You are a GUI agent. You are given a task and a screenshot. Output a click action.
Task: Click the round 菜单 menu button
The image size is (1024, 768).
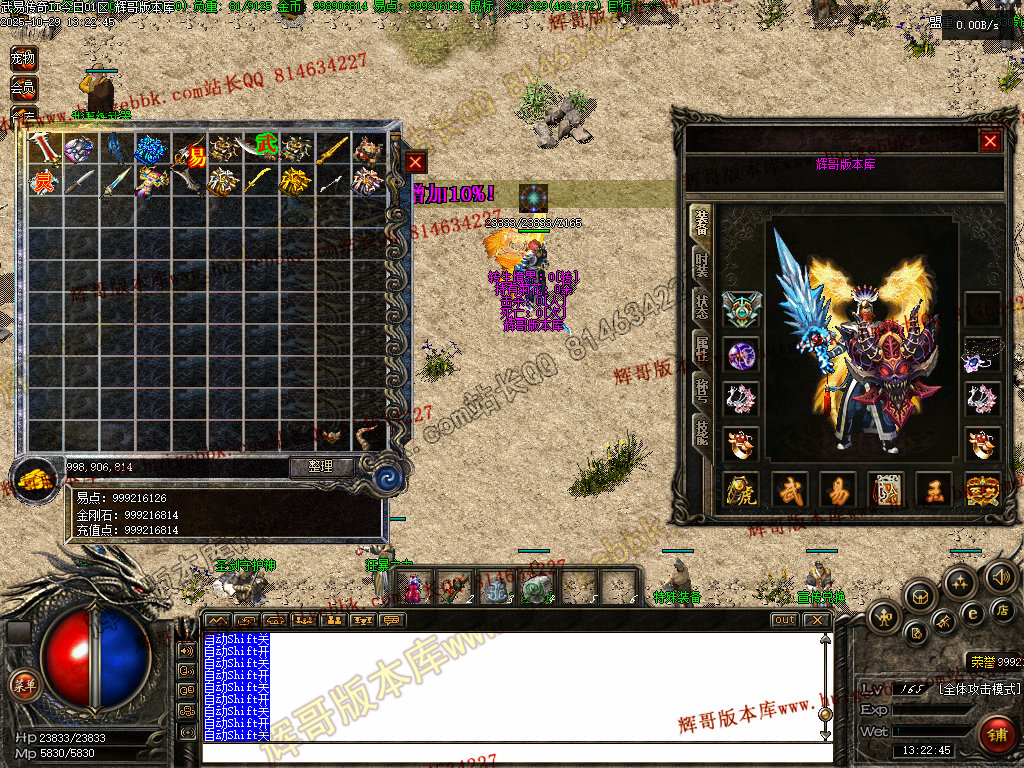tap(23, 684)
